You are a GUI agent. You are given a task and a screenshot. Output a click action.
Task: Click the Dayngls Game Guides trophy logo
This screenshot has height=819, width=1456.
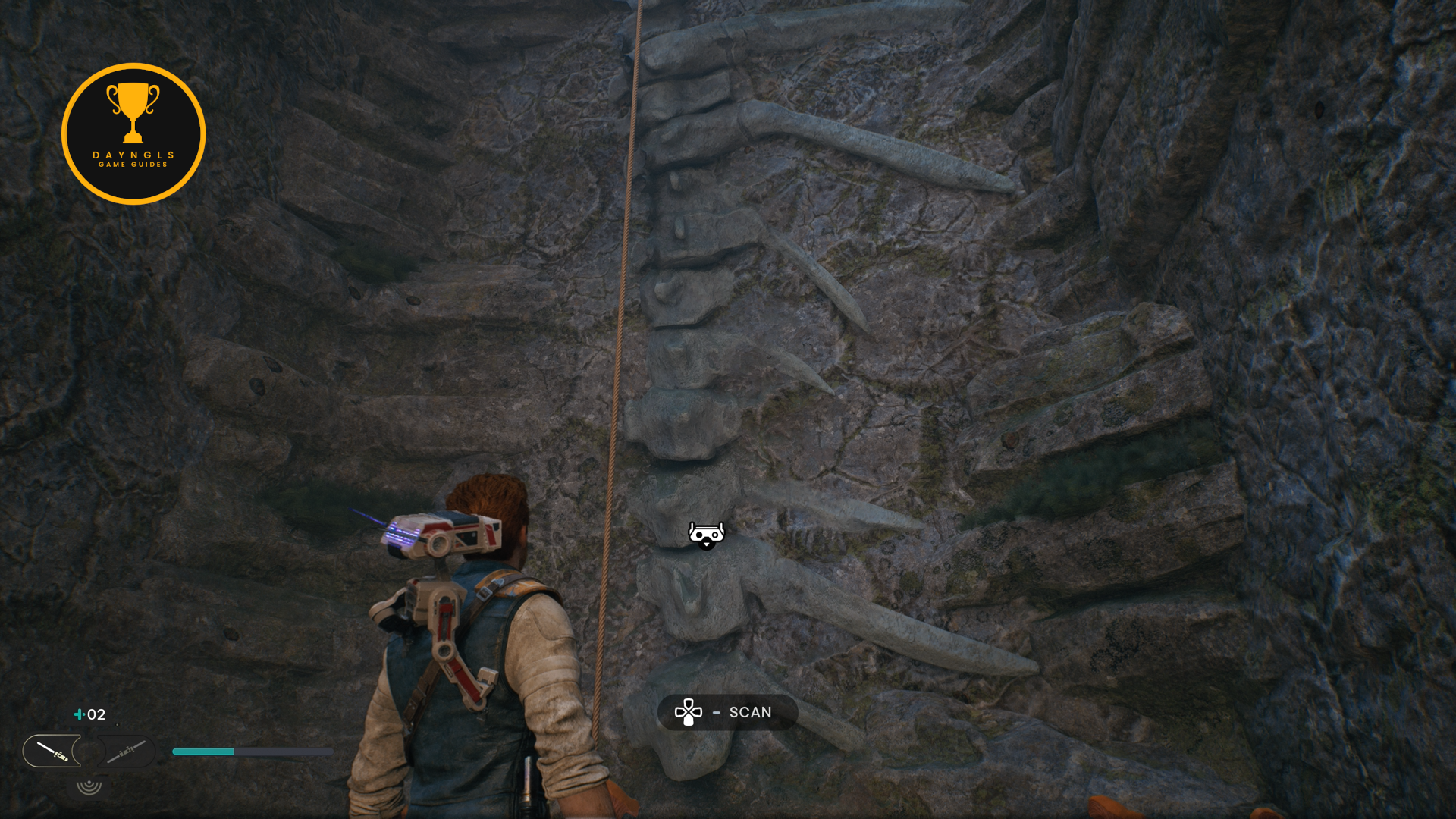pyautogui.click(x=133, y=133)
